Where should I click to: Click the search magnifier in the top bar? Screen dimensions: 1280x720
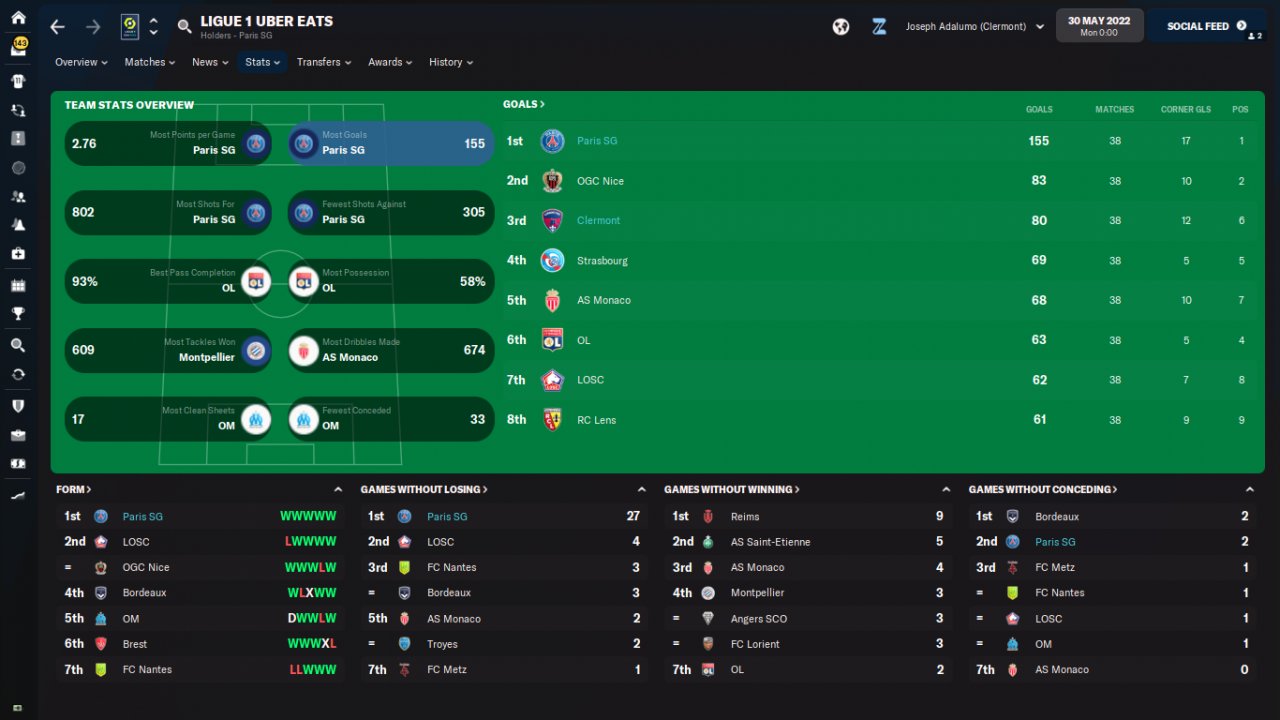pos(184,27)
